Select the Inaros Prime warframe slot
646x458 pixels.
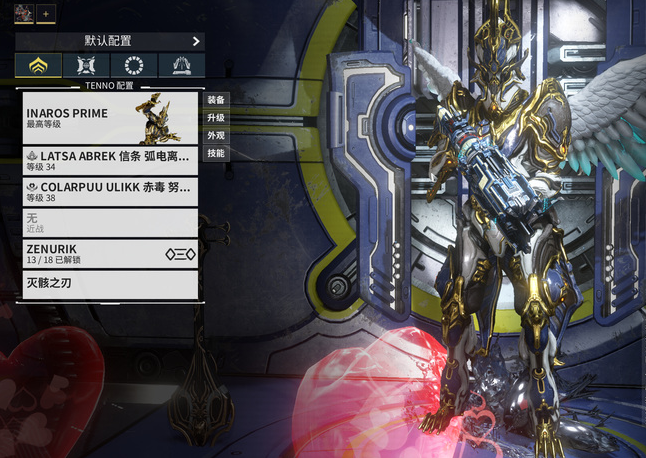coord(111,119)
